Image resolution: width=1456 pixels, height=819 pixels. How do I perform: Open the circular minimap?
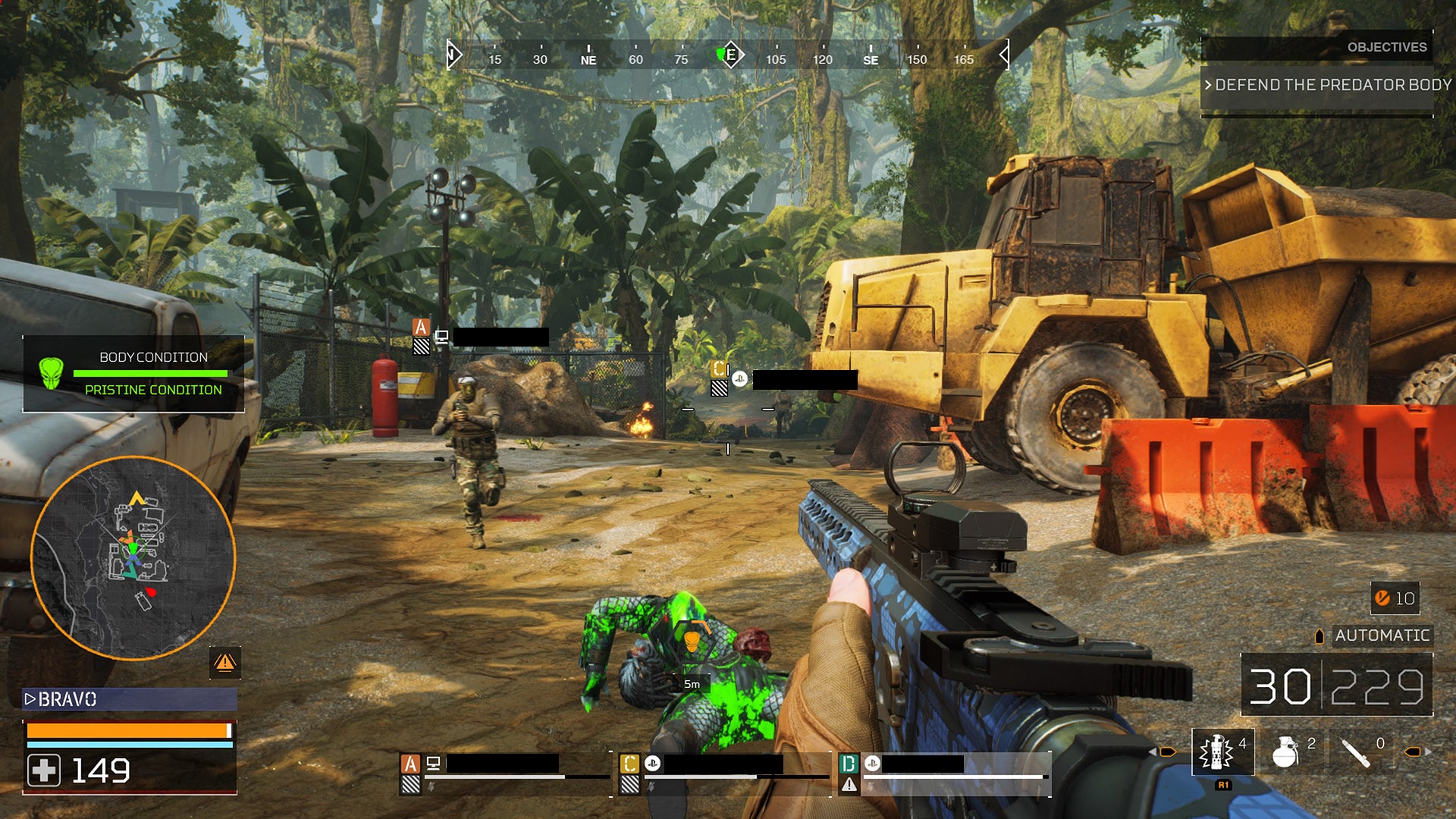click(x=133, y=558)
